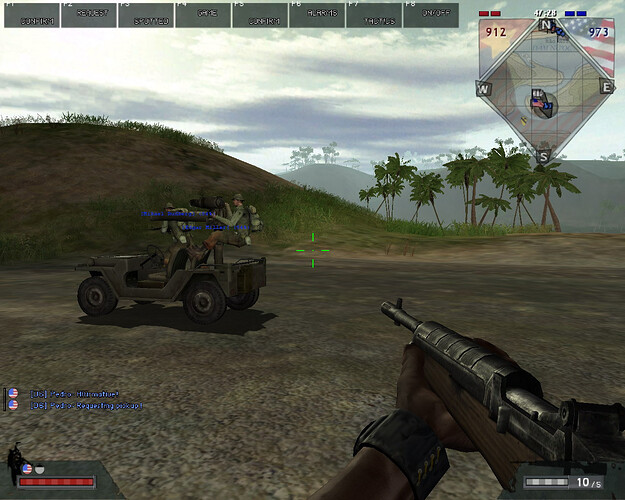Open the ALARMS radio menu
Image resolution: width=625 pixels, height=500 pixels.
tap(317, 14)
